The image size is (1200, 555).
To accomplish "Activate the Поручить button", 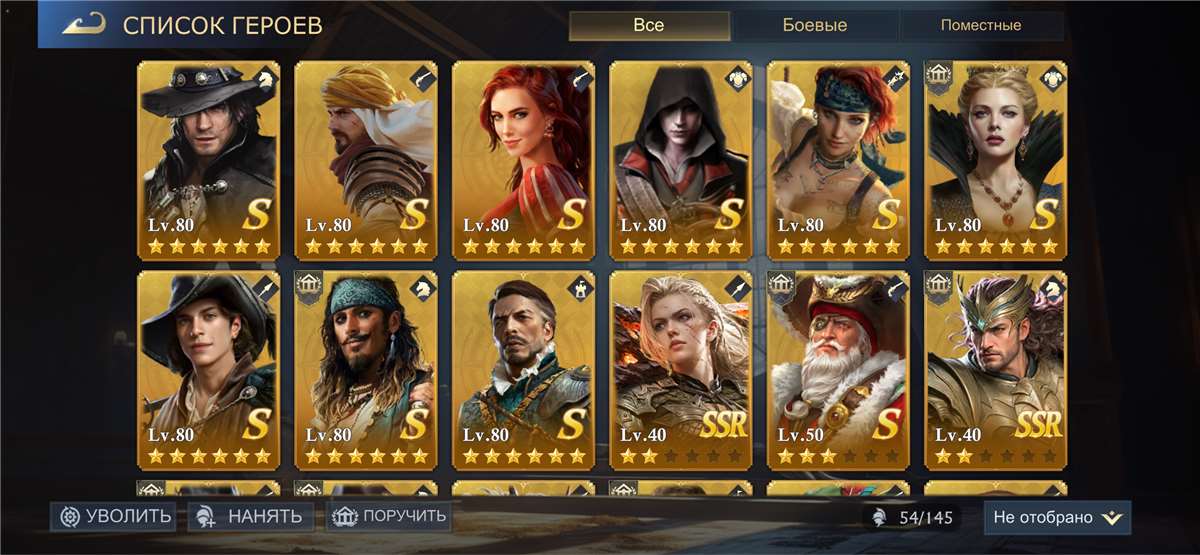I will tap(391, 517).
